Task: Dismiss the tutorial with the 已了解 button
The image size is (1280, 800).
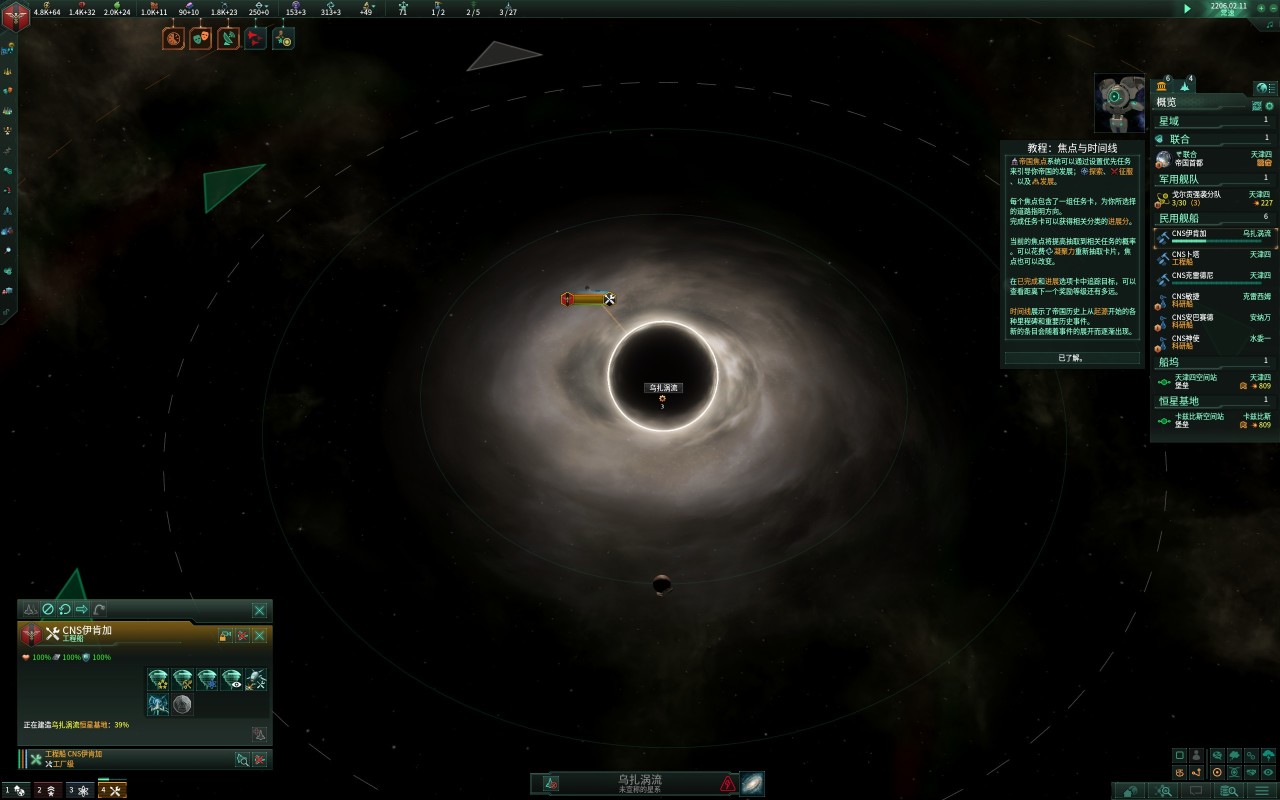Action: 1071,357
